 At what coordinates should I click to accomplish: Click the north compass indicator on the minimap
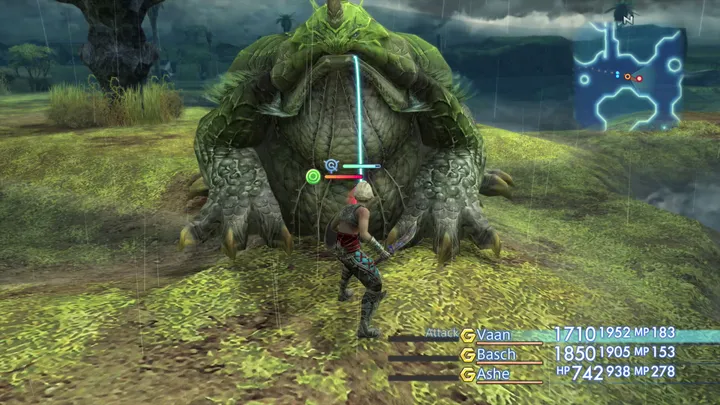click(627, 17)
